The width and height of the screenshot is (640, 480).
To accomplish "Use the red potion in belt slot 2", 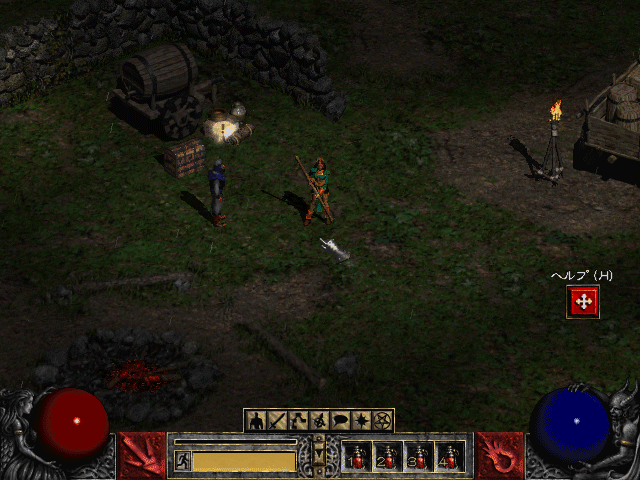I will click(x=388, y=457).
